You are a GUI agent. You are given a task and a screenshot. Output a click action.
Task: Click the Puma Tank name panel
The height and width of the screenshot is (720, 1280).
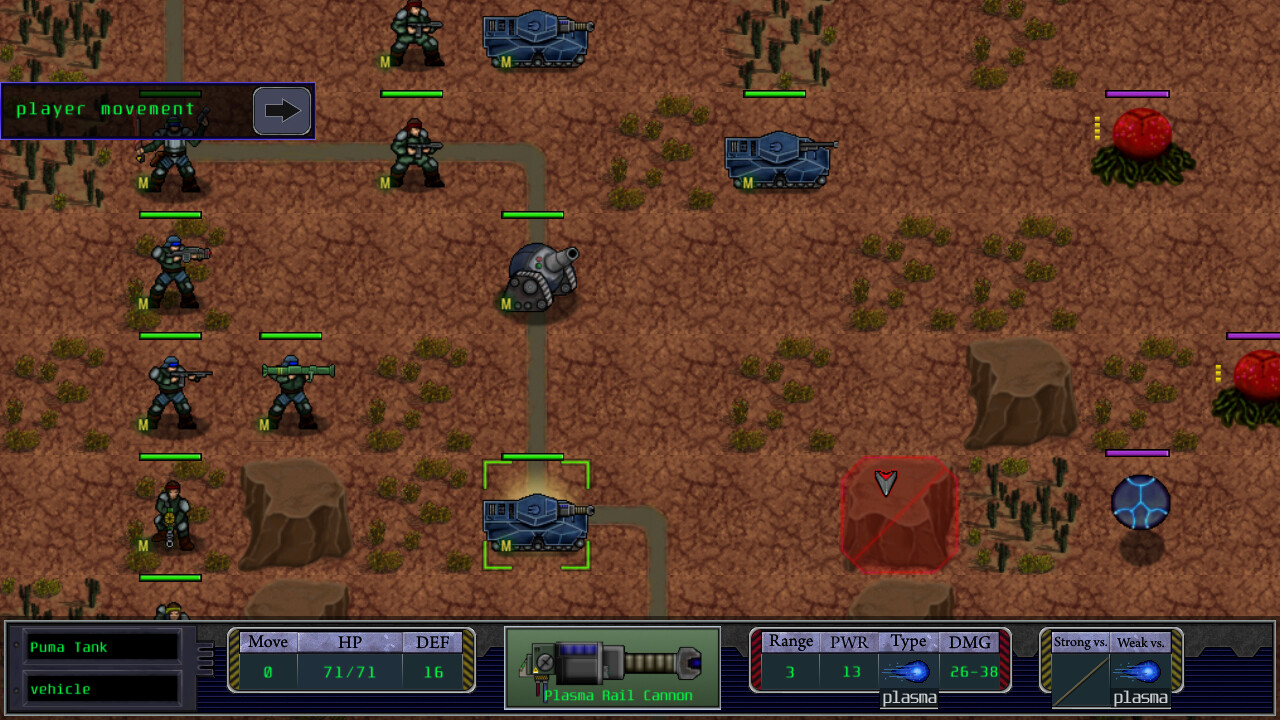tap(100, 647)
